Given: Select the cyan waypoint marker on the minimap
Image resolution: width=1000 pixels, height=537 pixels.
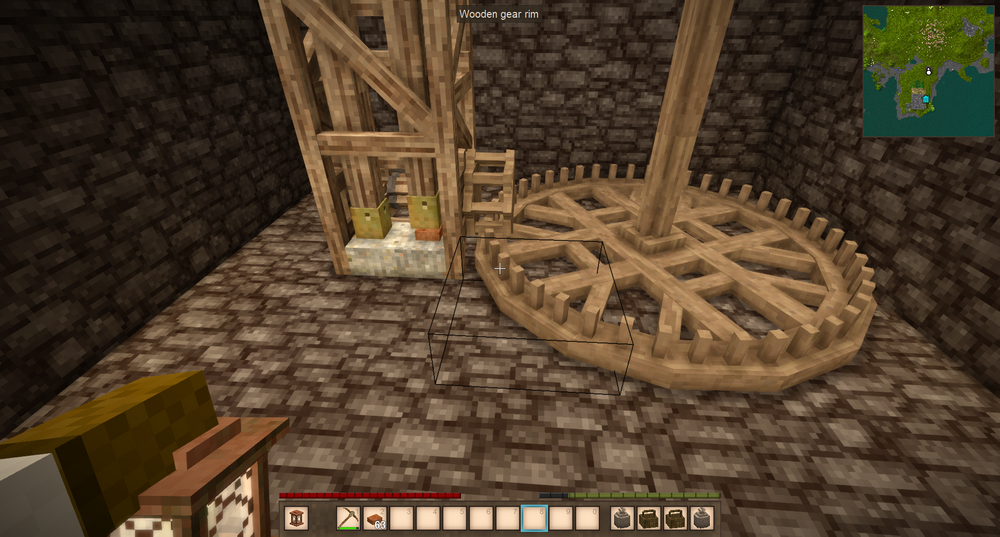Looking at the screenshot, I should click(x=925, y=100).
